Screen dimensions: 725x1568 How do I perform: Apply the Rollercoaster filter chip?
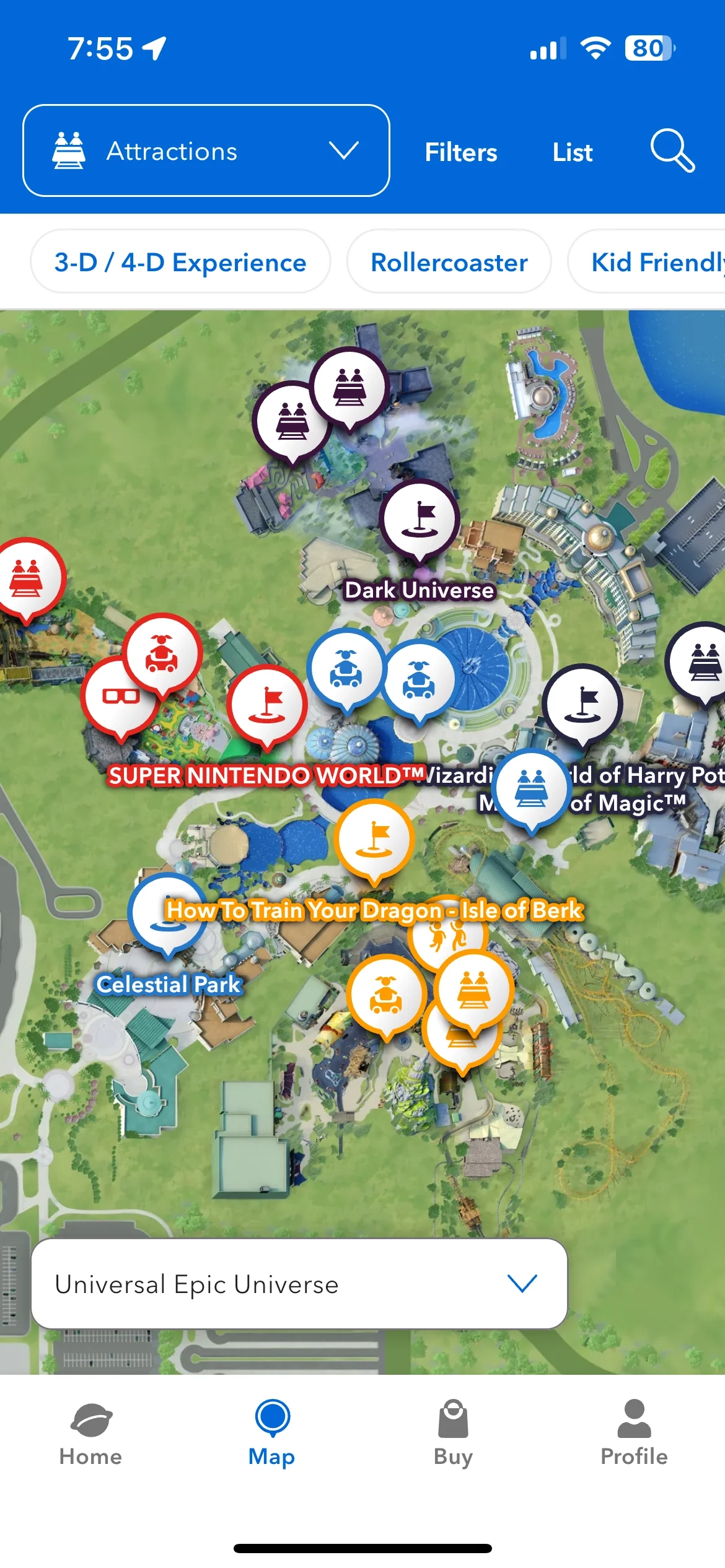tap(449, 262)
